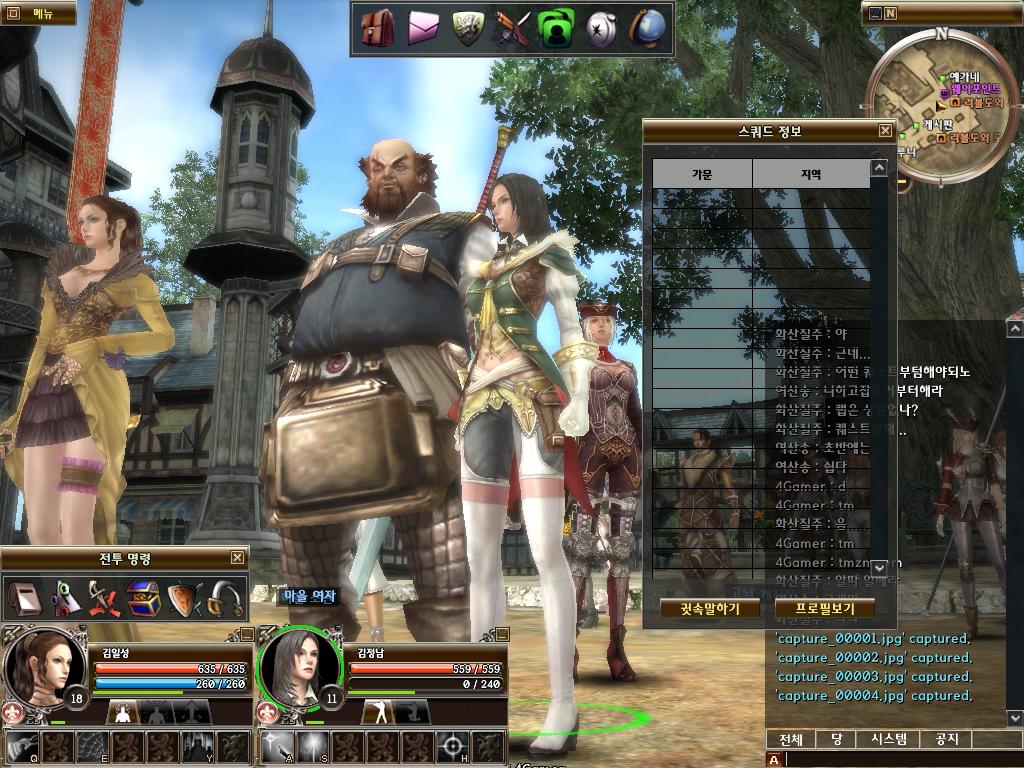Screen dimensions: 1024x768
Task: Open the pink envelope mail icon
Action: (423, 29)
